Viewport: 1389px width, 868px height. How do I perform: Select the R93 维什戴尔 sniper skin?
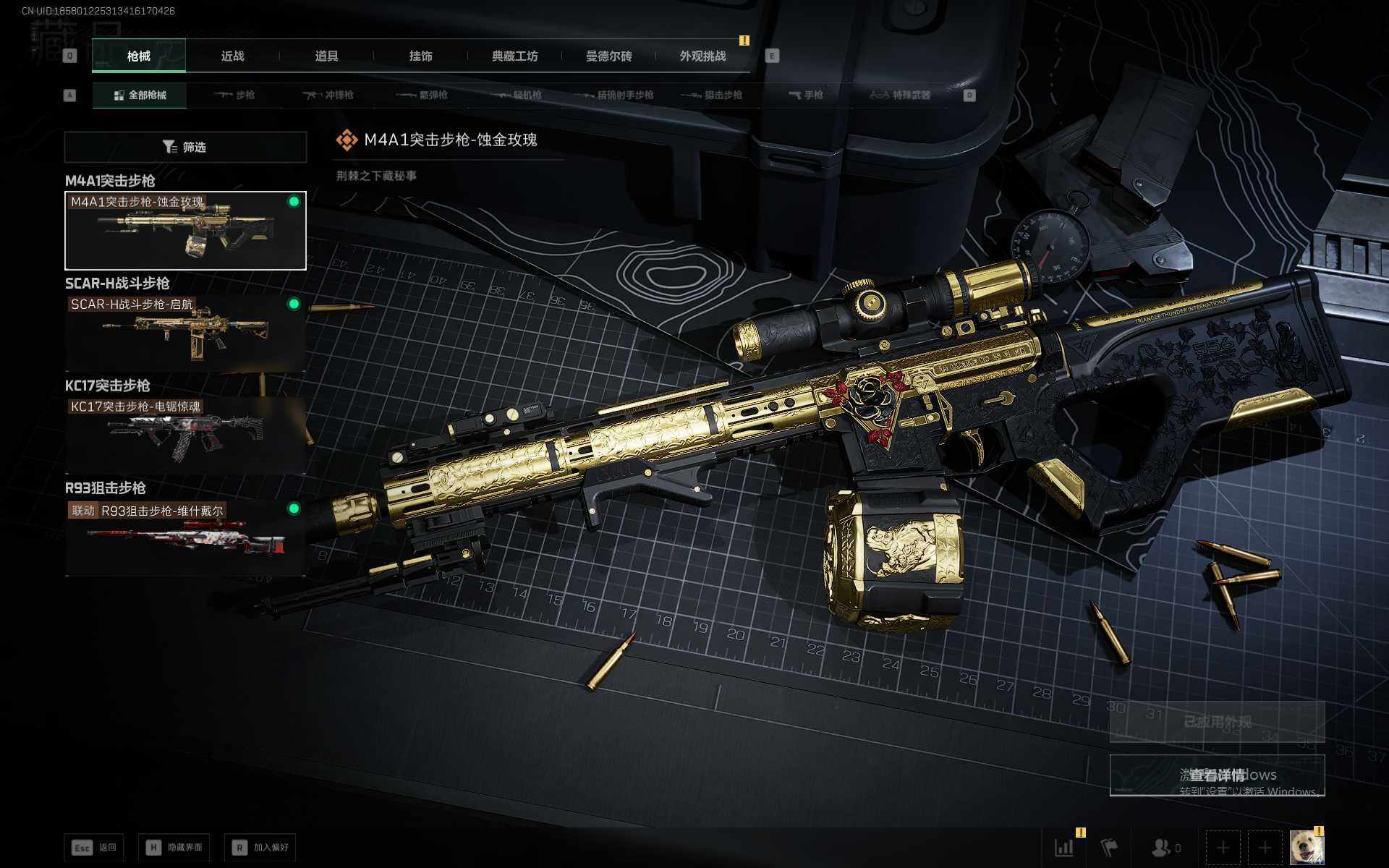point(185,537)
